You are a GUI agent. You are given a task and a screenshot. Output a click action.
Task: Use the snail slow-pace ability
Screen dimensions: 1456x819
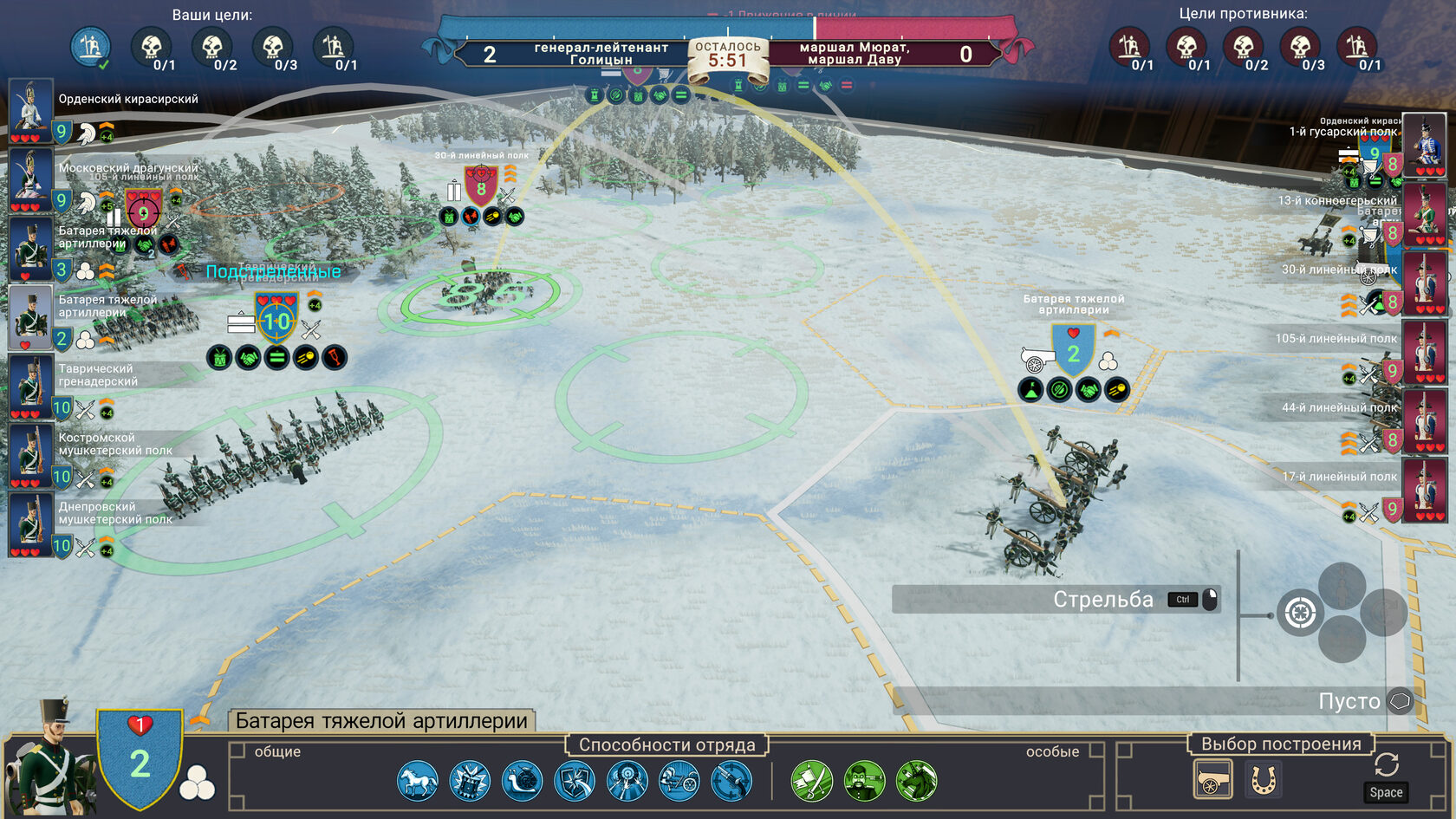click(522, 781)
